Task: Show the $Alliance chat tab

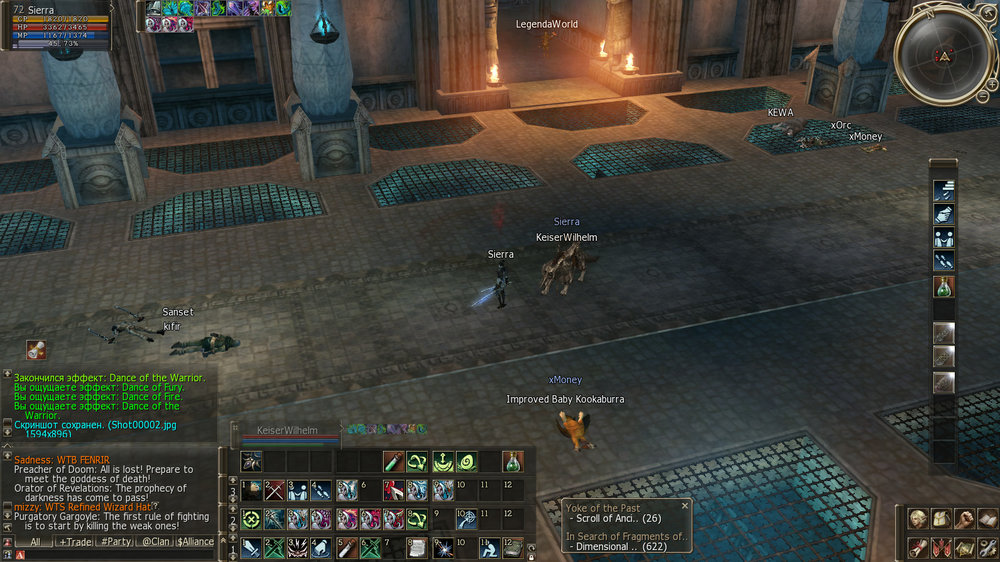Action: click(195, 541)
